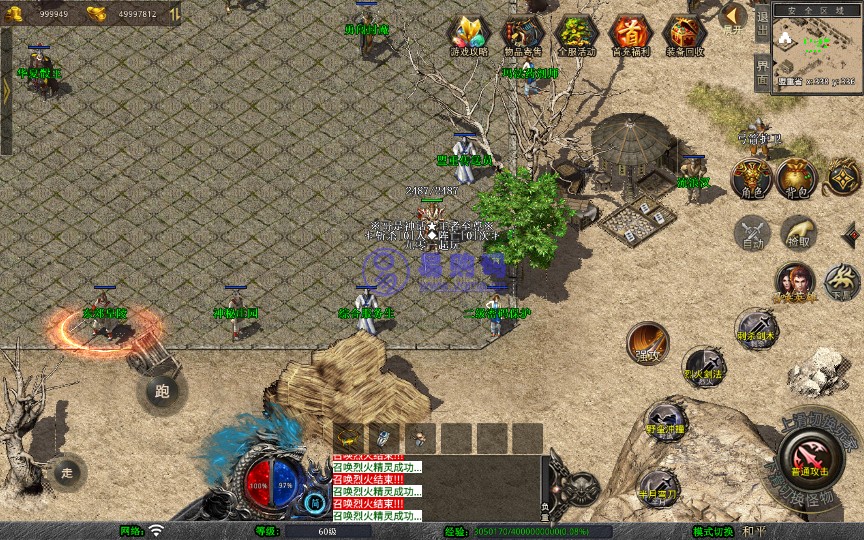Select the 跑 run movement button
Viewport: 864px width, 540px height.
click(162, 391)
